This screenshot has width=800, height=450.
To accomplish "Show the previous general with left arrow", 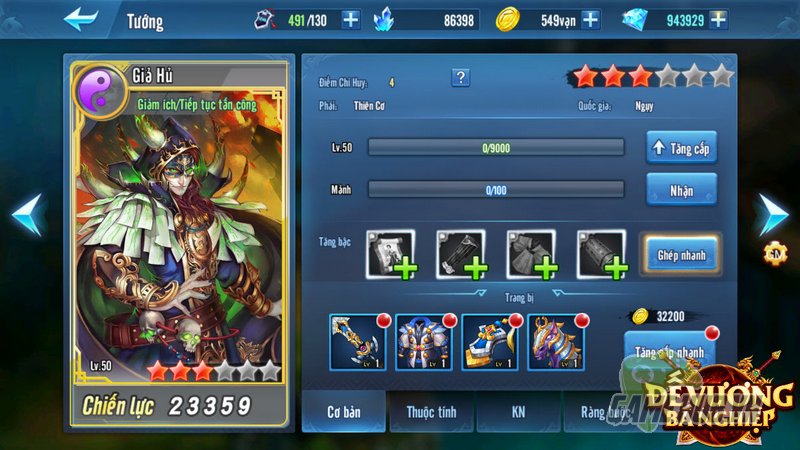I will 27,214.
